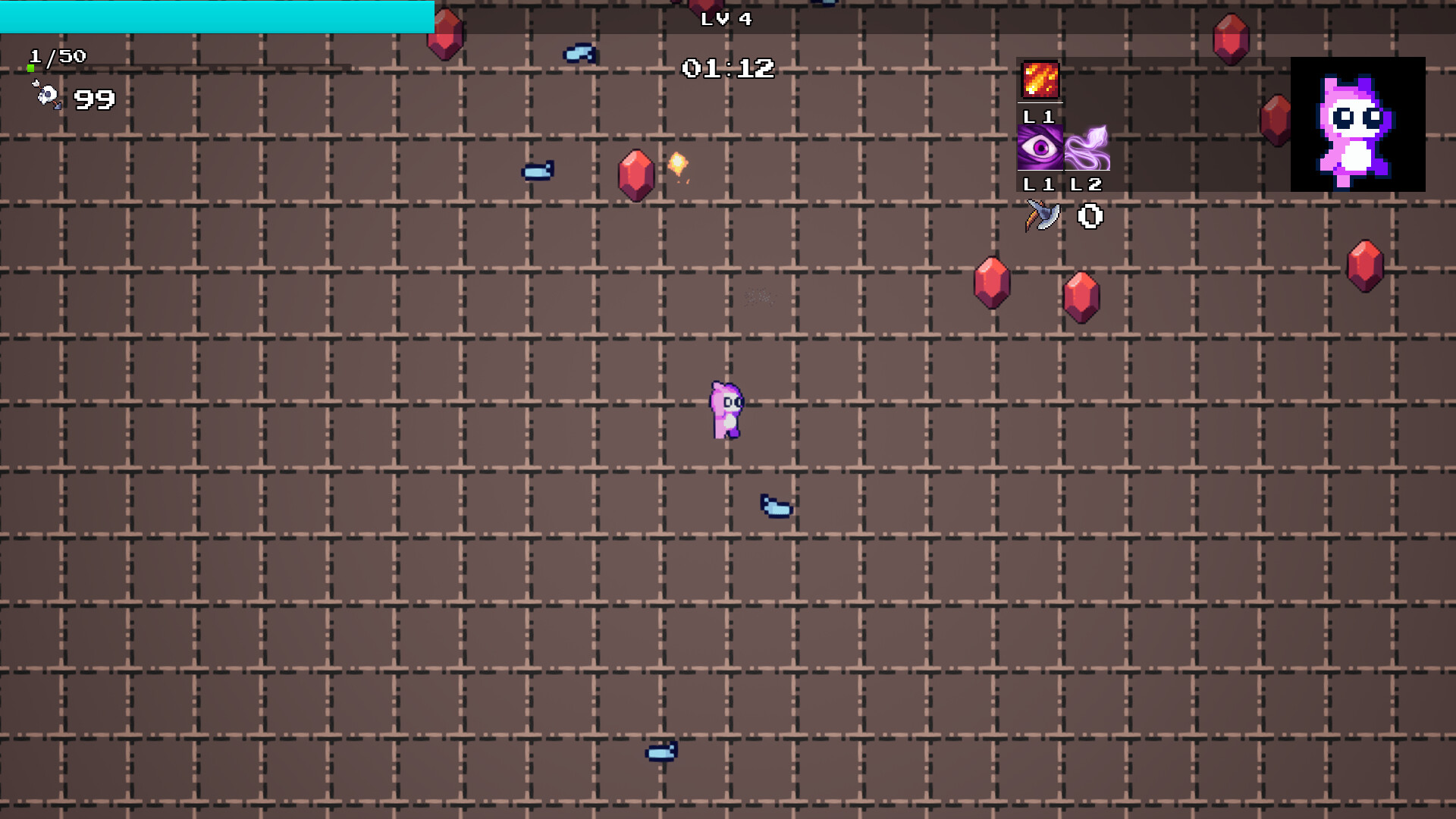Click the L1 label under the lava weapon
1456x819 pixels.
(x=1039, y=118)
